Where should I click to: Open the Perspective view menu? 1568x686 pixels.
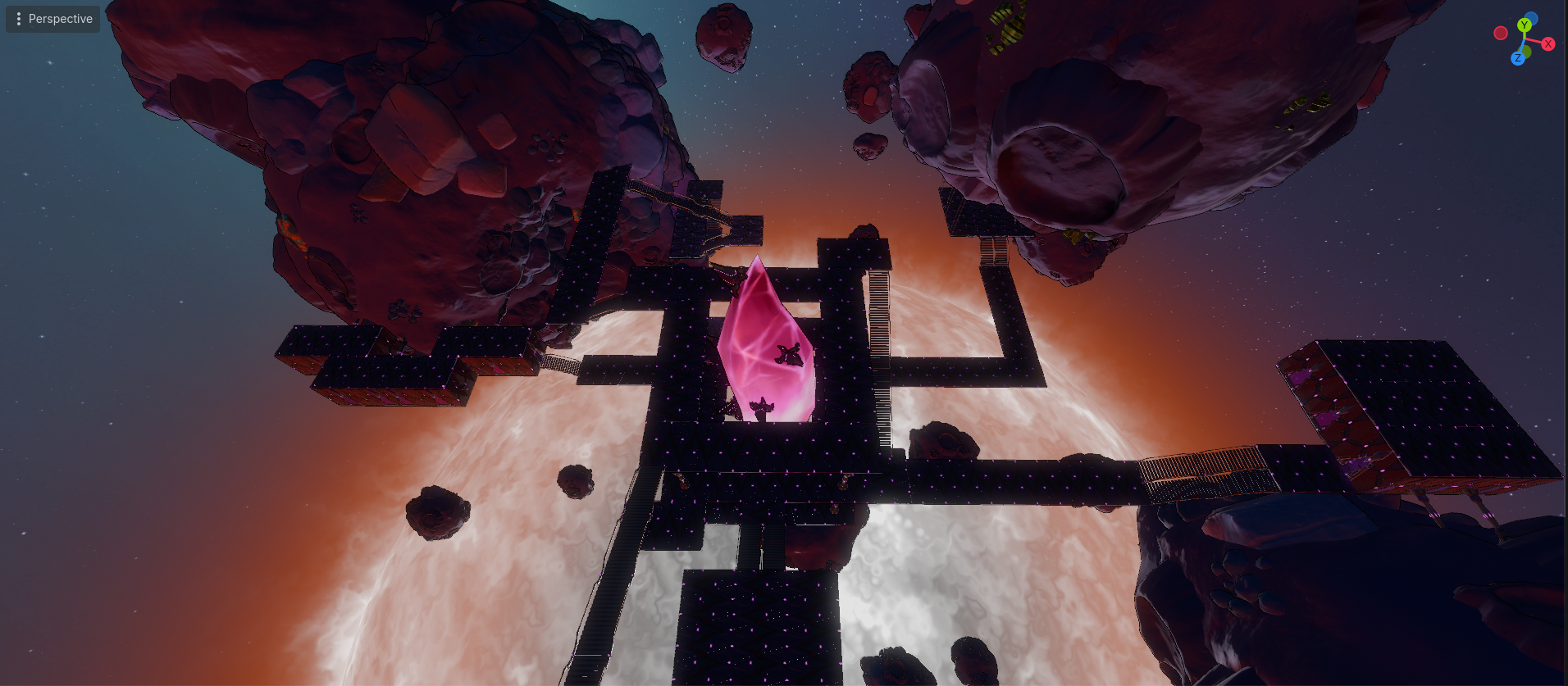pyautogui.click(x=53, y=19)
